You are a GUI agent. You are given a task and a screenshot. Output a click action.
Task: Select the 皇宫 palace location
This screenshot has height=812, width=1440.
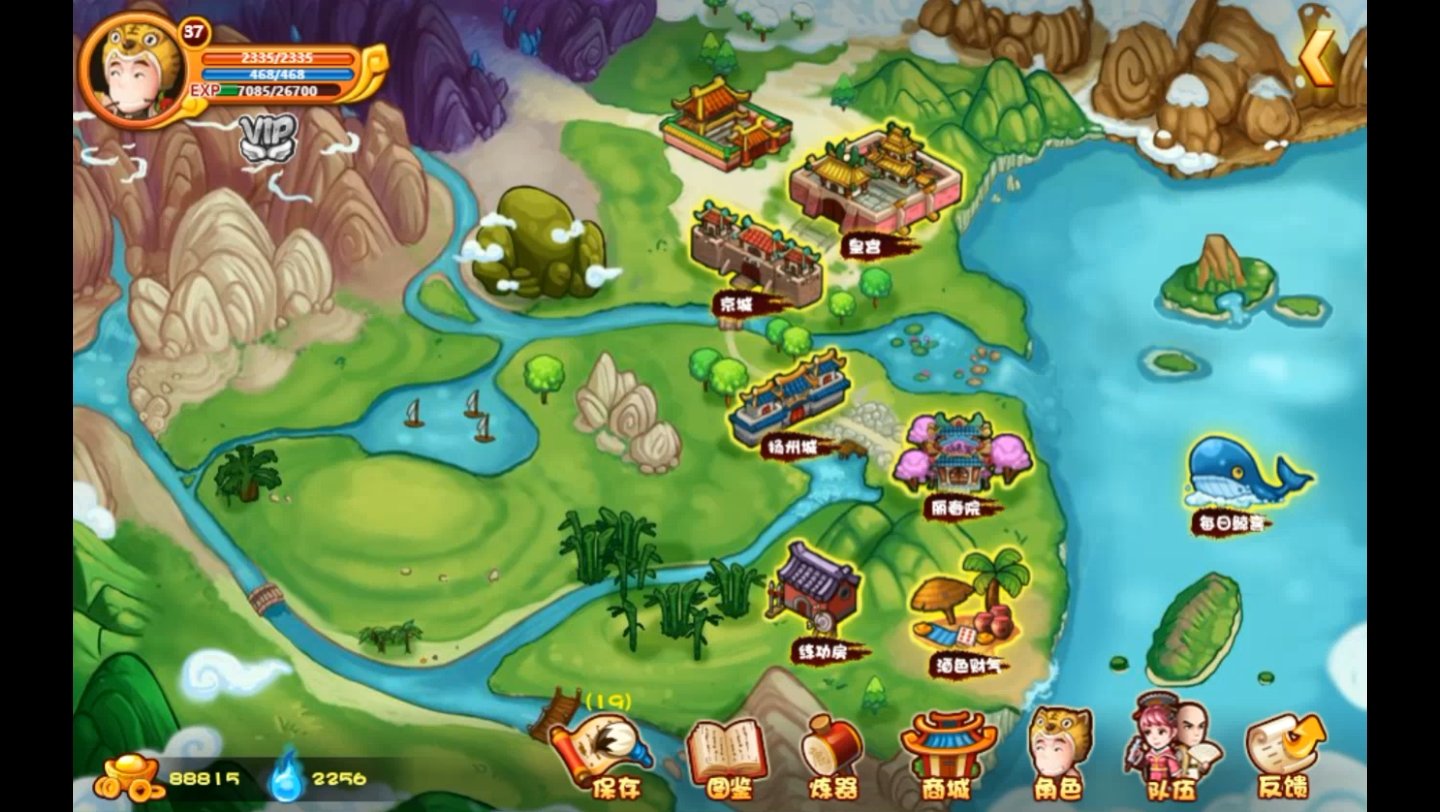[876, 184]
